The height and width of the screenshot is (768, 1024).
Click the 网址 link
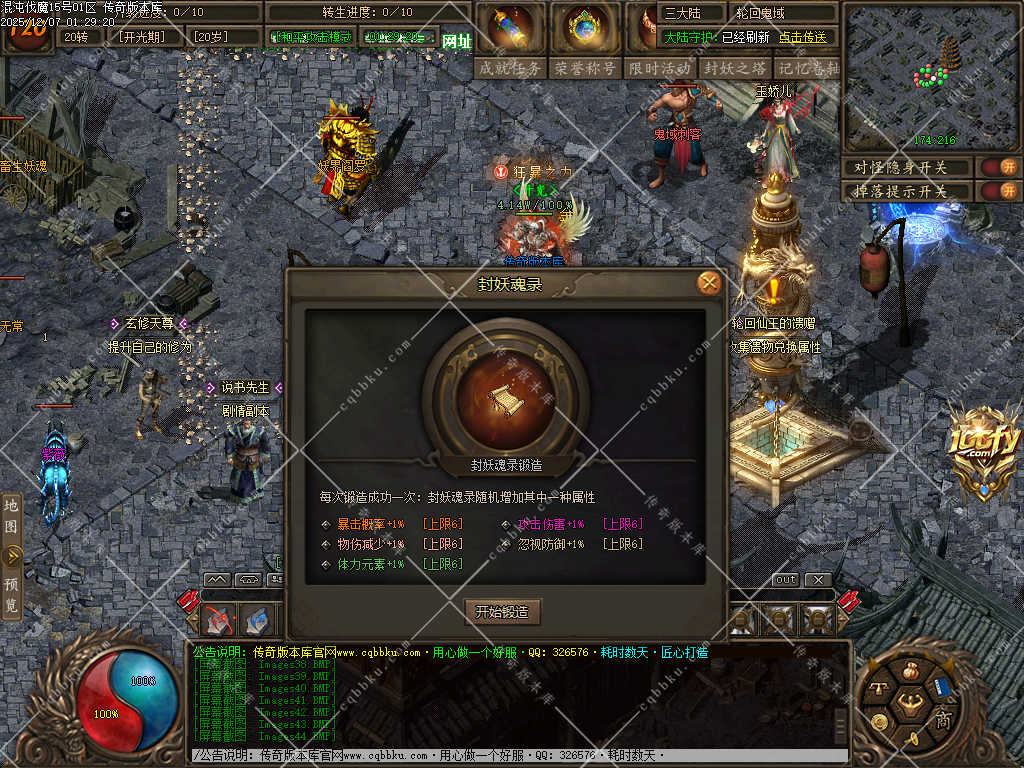[456, 41]
